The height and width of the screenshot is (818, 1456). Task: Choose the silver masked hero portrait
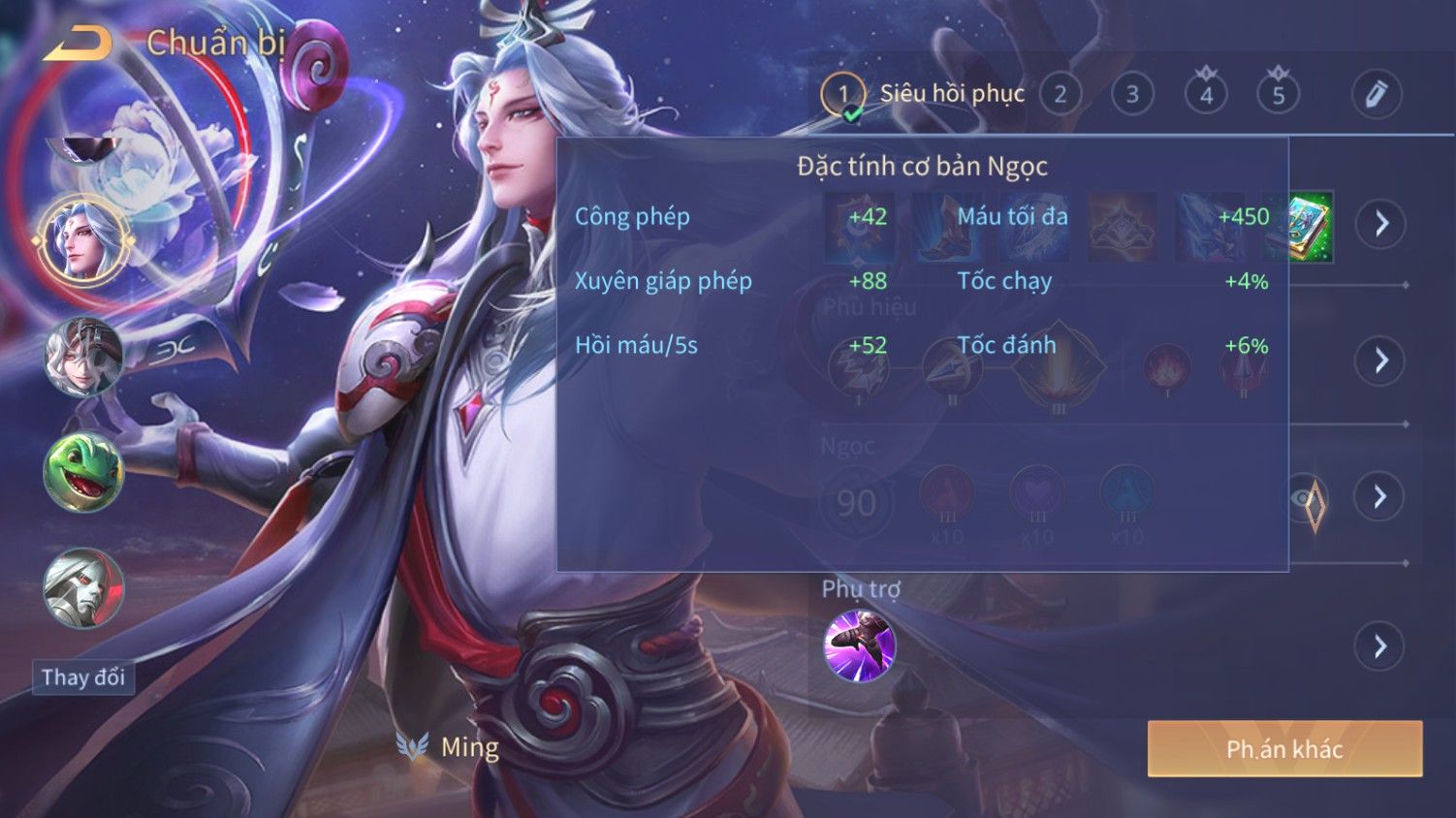[83, 588]
